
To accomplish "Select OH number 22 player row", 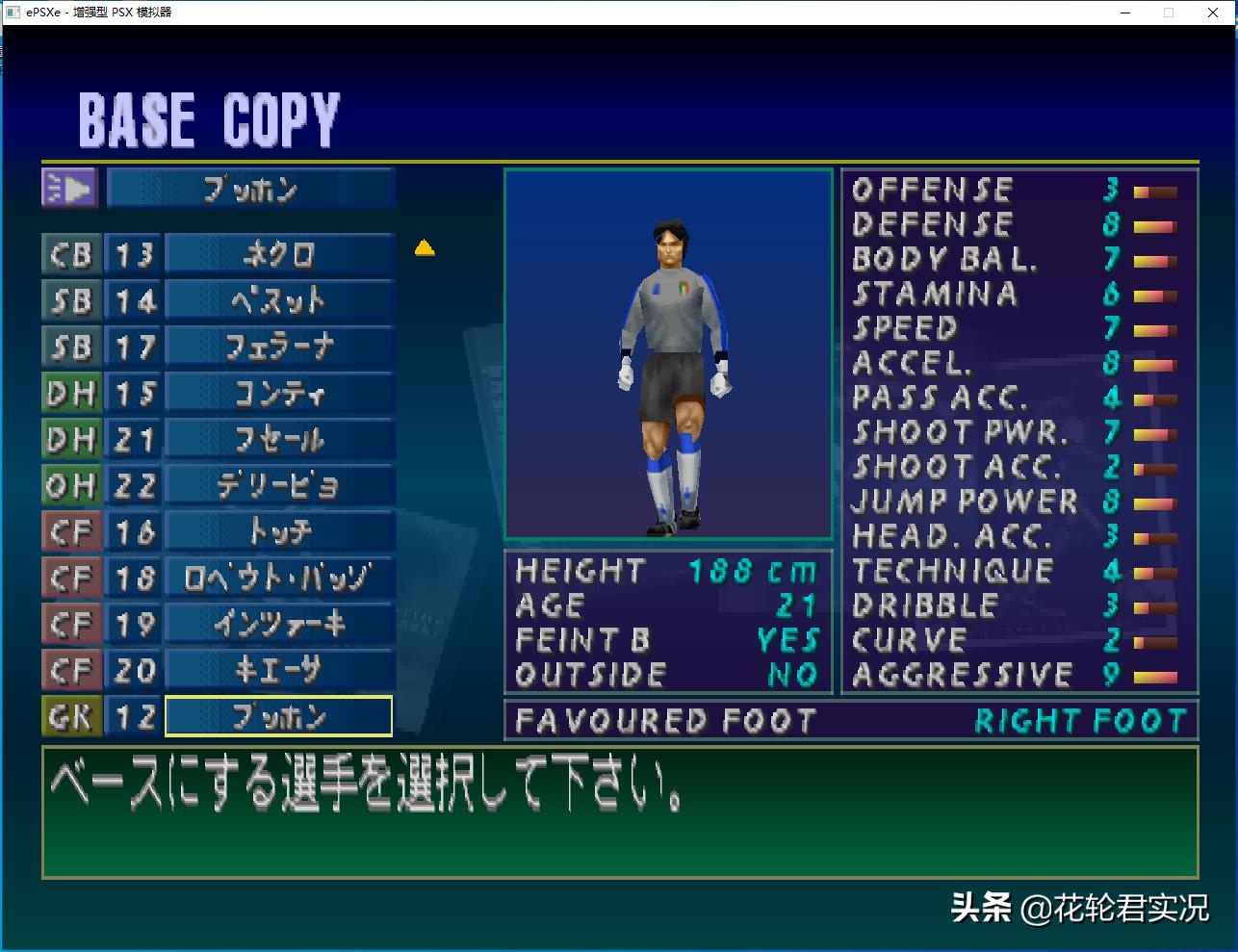I will (x=279, y=486).
